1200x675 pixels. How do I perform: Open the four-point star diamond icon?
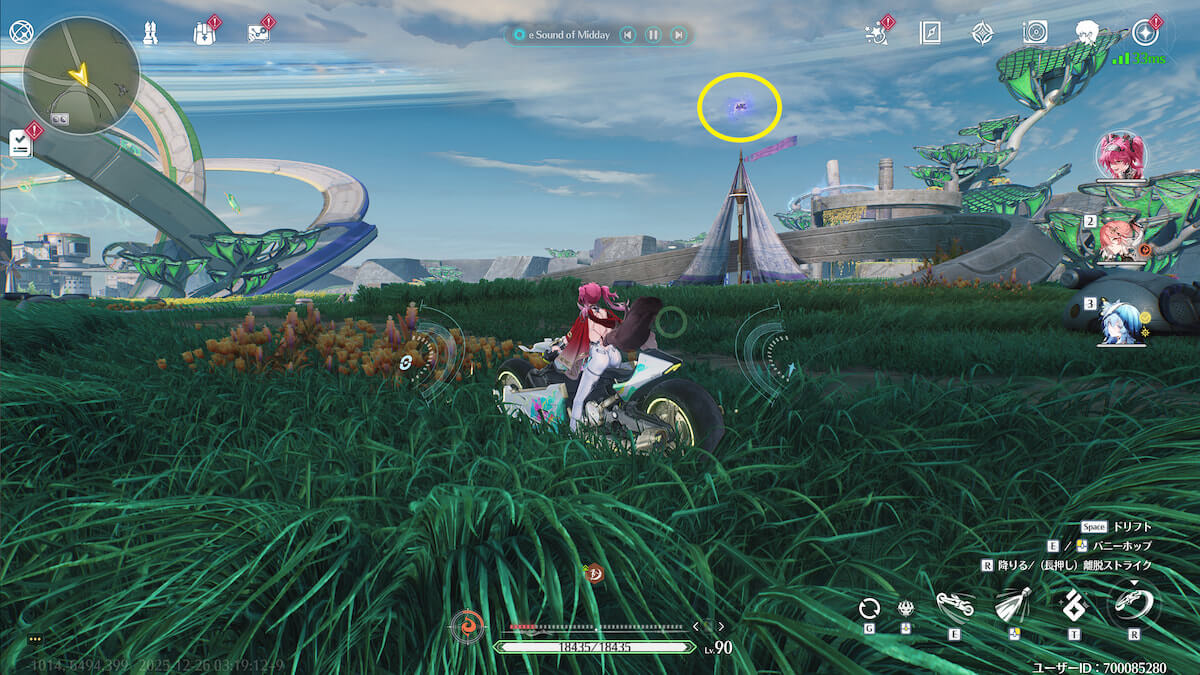point(982,33)
